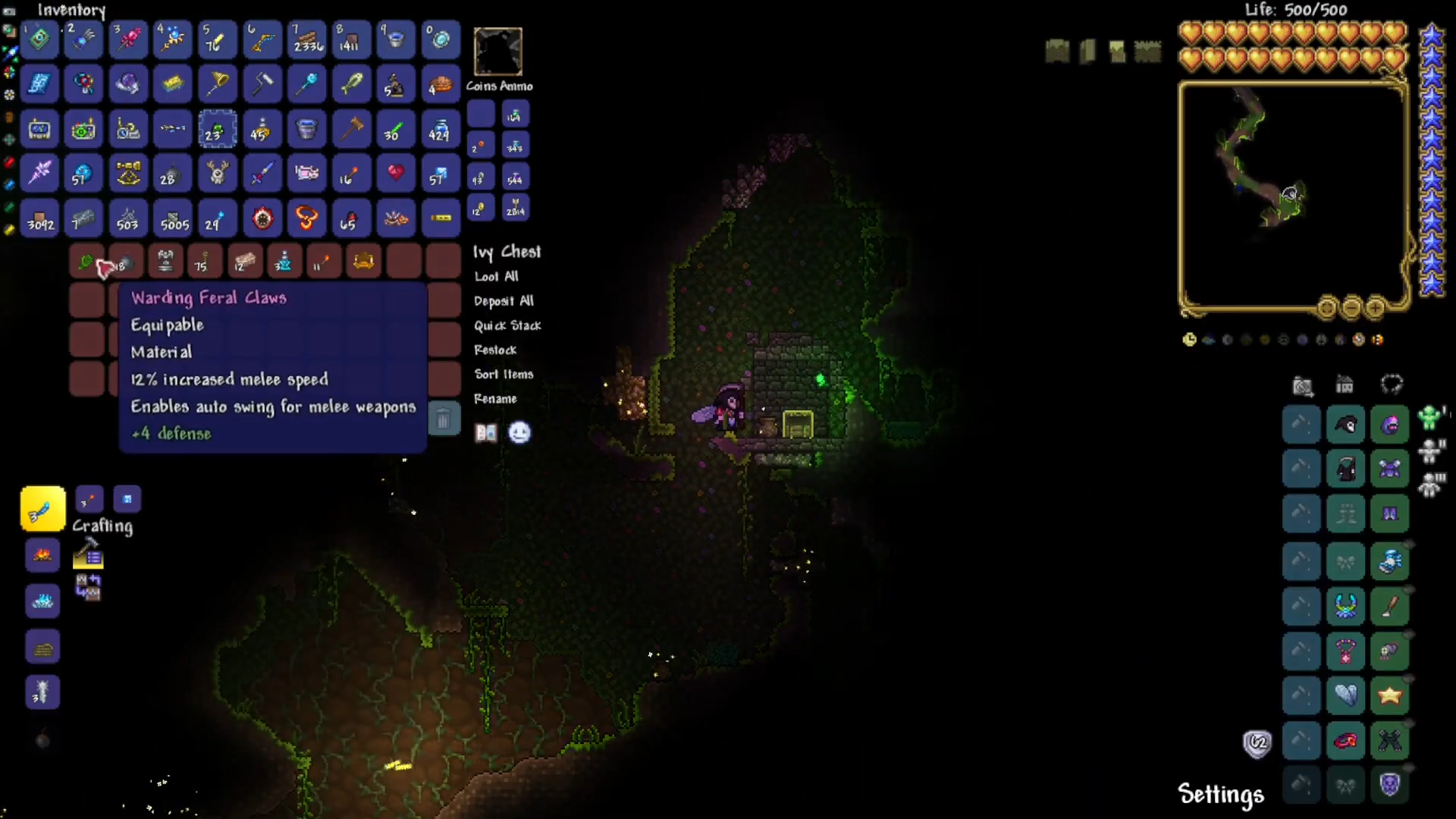Choose the Restock option
1456x819 pixels.
495,350
